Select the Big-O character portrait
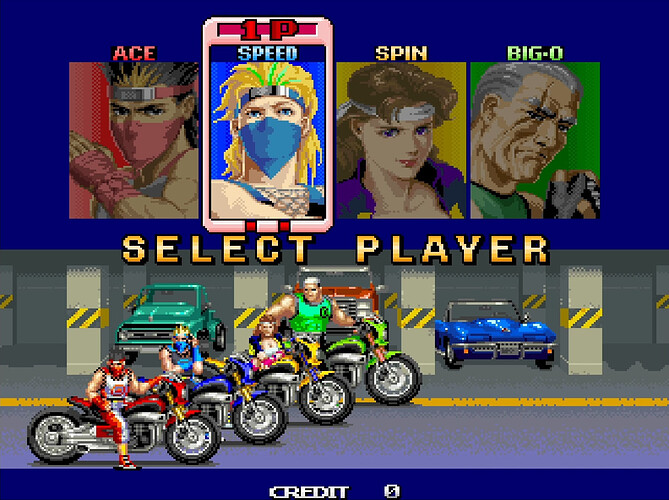The image size is (669, 500). [535, 140]
